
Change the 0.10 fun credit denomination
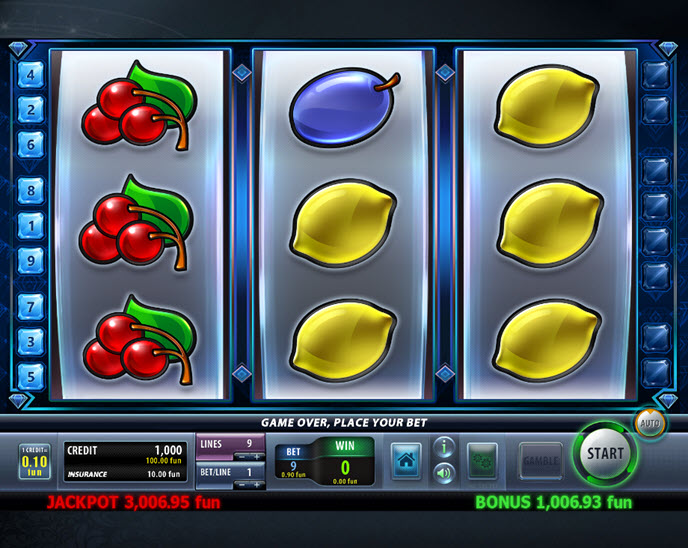pyautogui.click(x=35, y=461)
